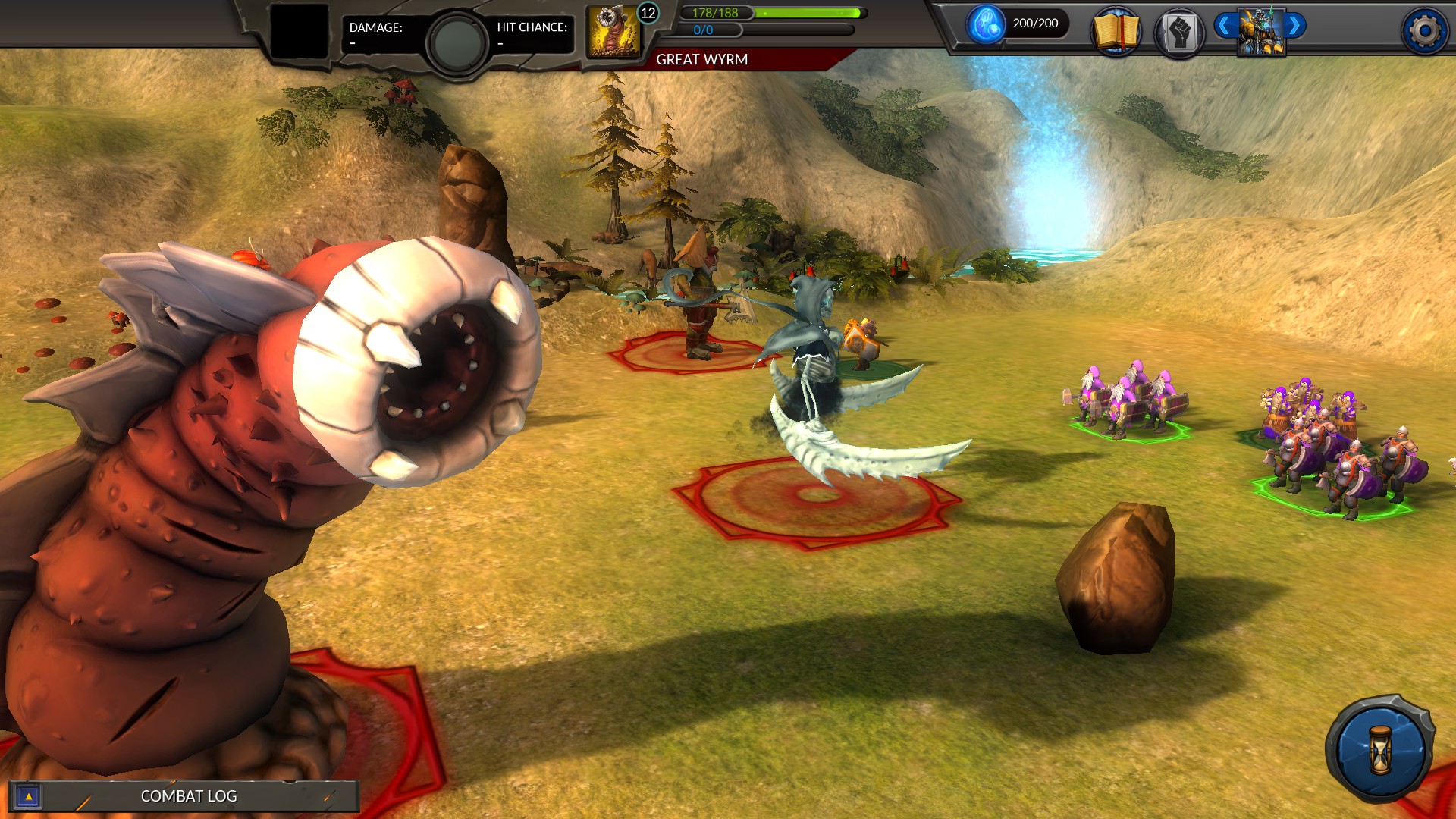
Task: Expand the combat log with the arrow button
Action: pos(28,796)
